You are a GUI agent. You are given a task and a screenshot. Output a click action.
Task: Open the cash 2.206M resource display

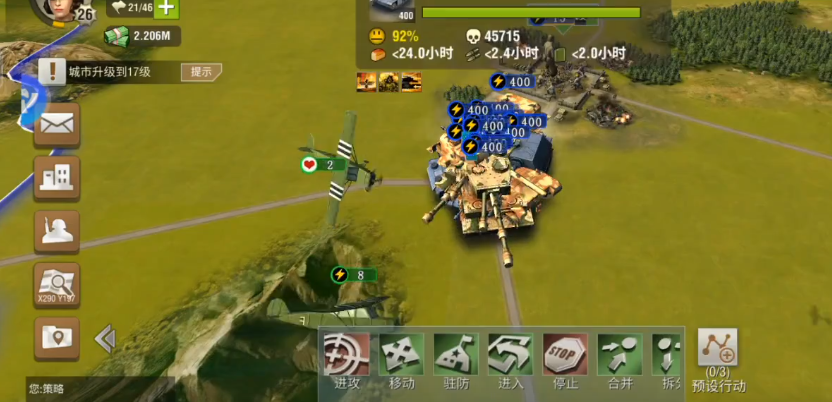tap(143, 37)
